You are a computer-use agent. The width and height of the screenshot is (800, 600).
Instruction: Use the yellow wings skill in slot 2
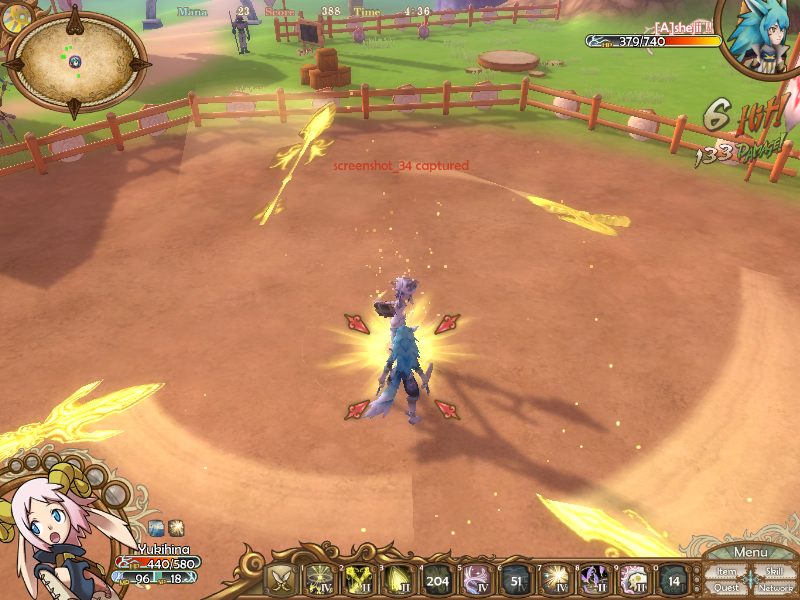point(359,580)
